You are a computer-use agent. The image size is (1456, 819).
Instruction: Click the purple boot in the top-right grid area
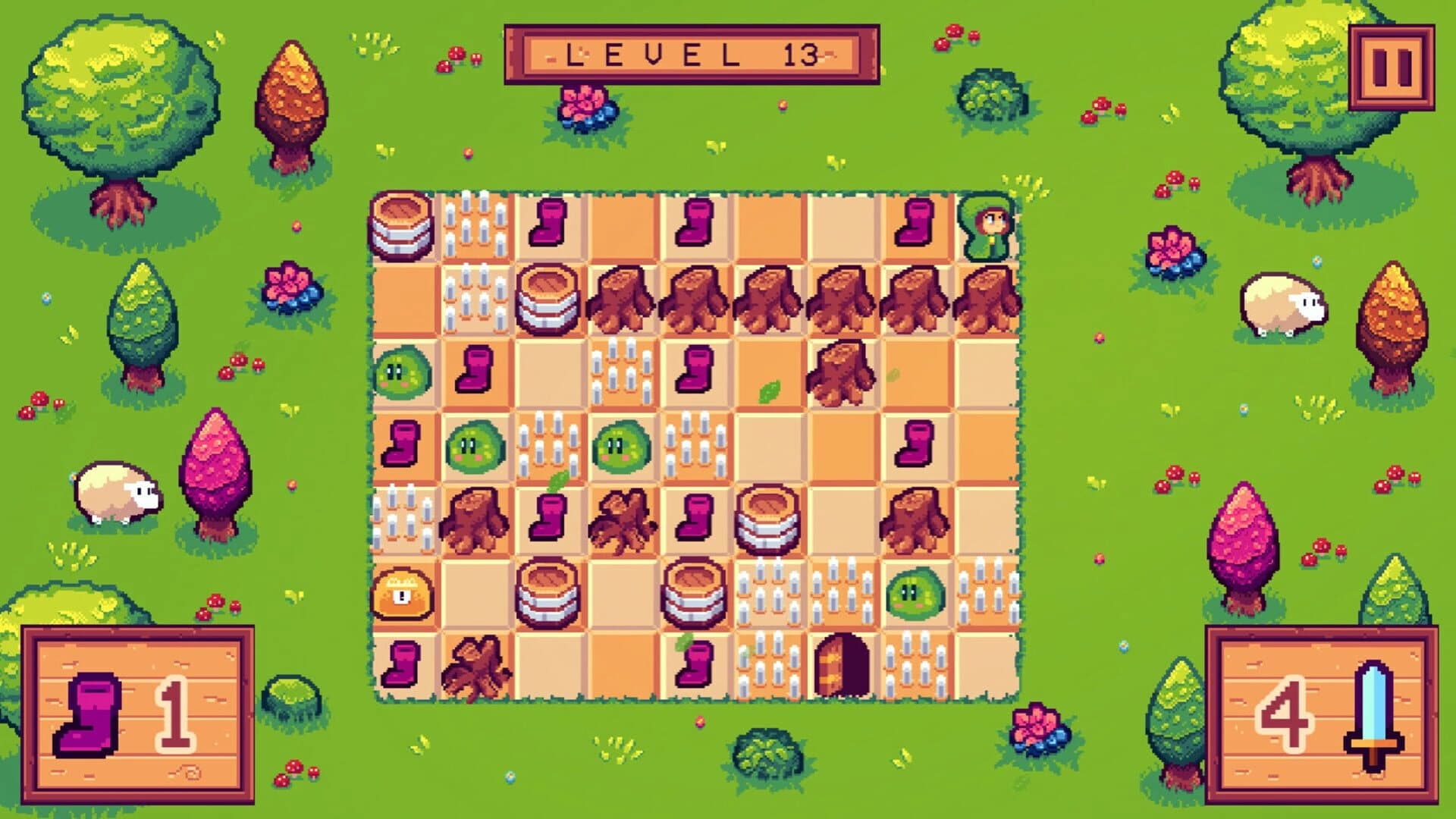pos(914,224)
